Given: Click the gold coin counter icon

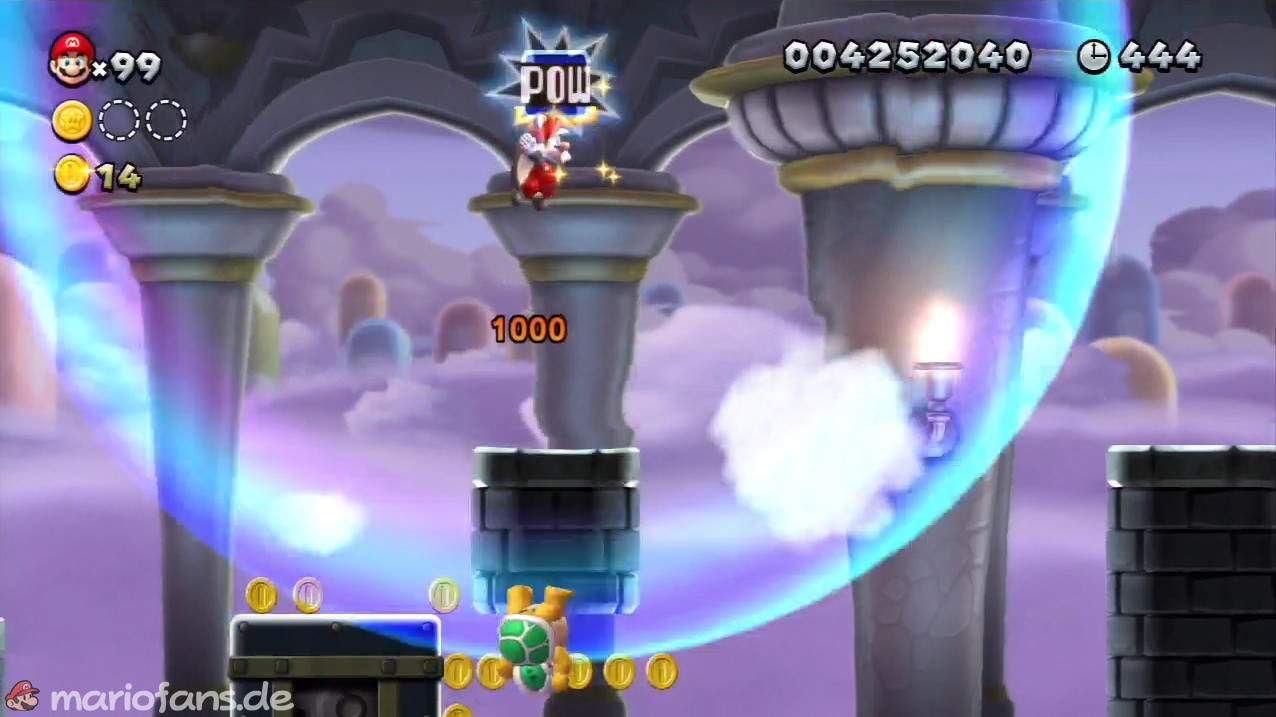Looking at the screenshot, I should click(x=72, y=174).
